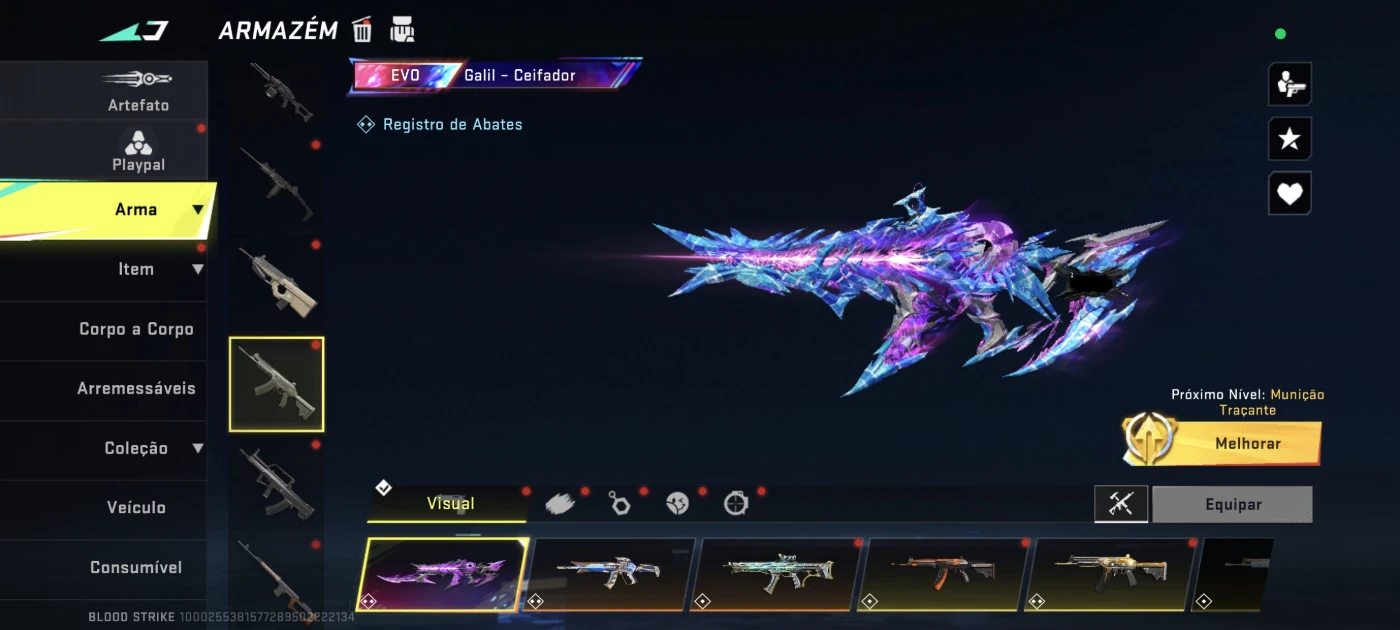Click the star icon button
The width and height of the screenshot is (1400, 630).
point(1289,139)
